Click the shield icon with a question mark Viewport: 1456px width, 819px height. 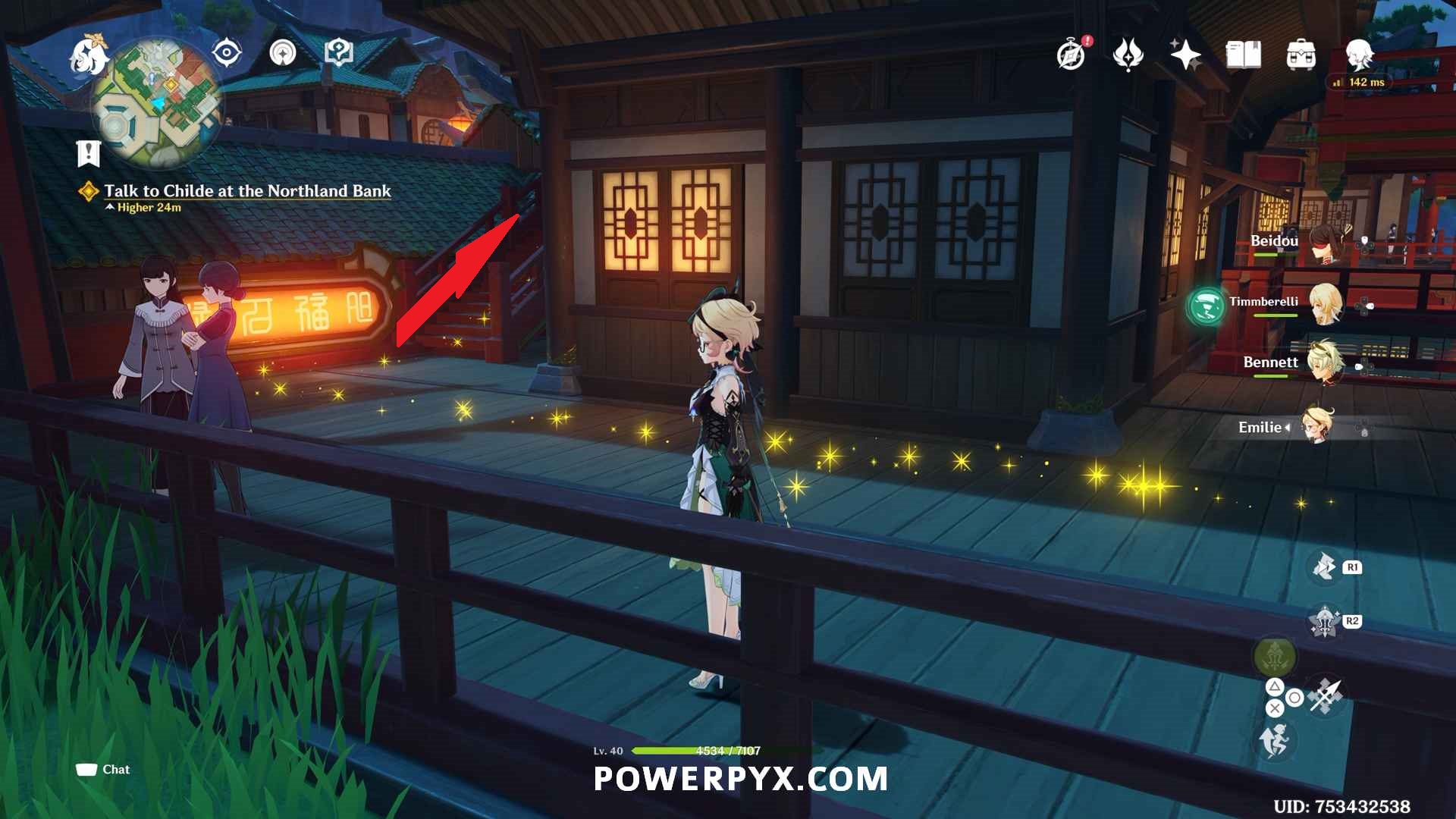click(x=338, y=53)
